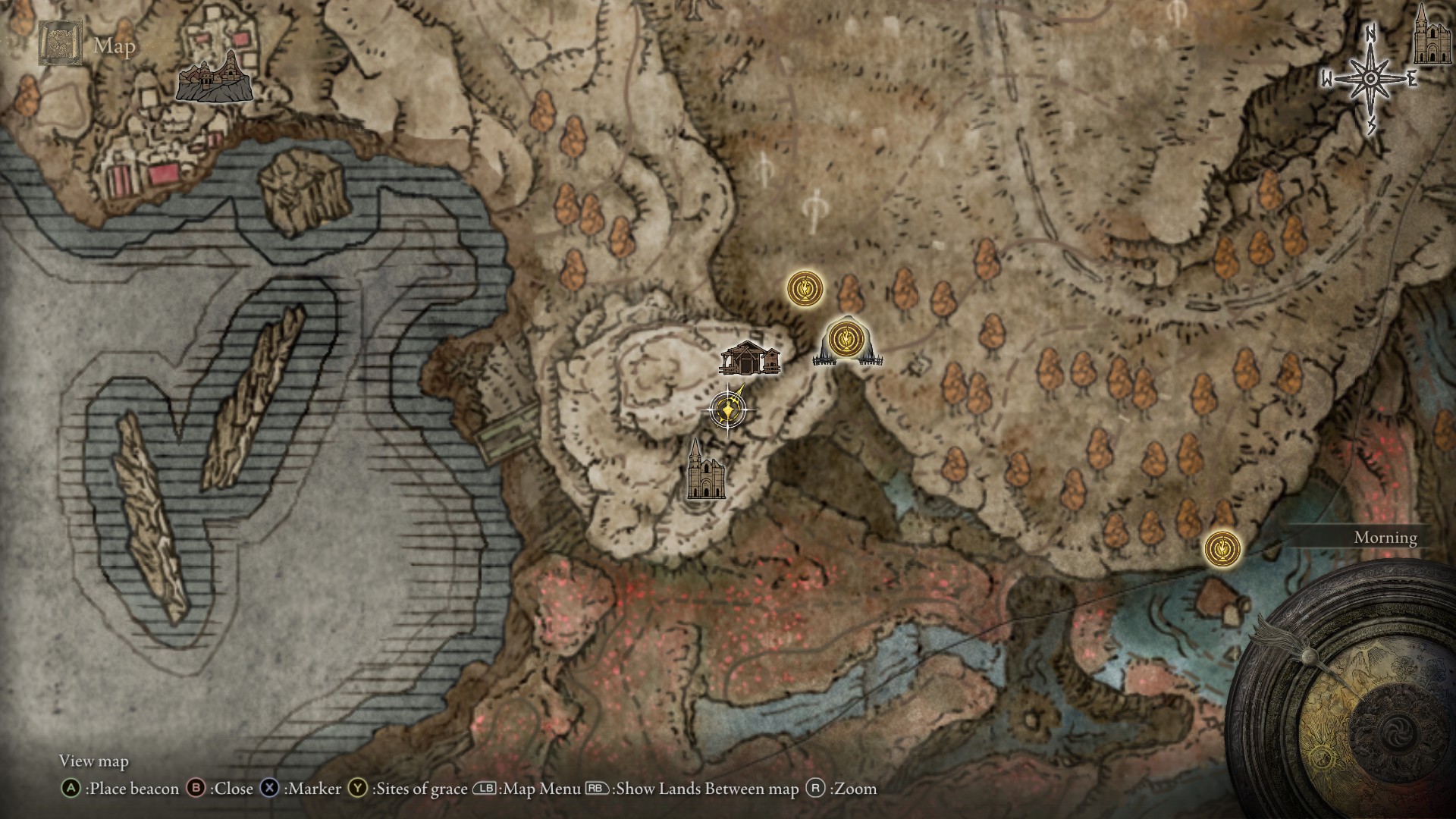Select the shack landmark icon on the map
The height and width of the screenshot is (819, 1456).
[x=750, y=358]
